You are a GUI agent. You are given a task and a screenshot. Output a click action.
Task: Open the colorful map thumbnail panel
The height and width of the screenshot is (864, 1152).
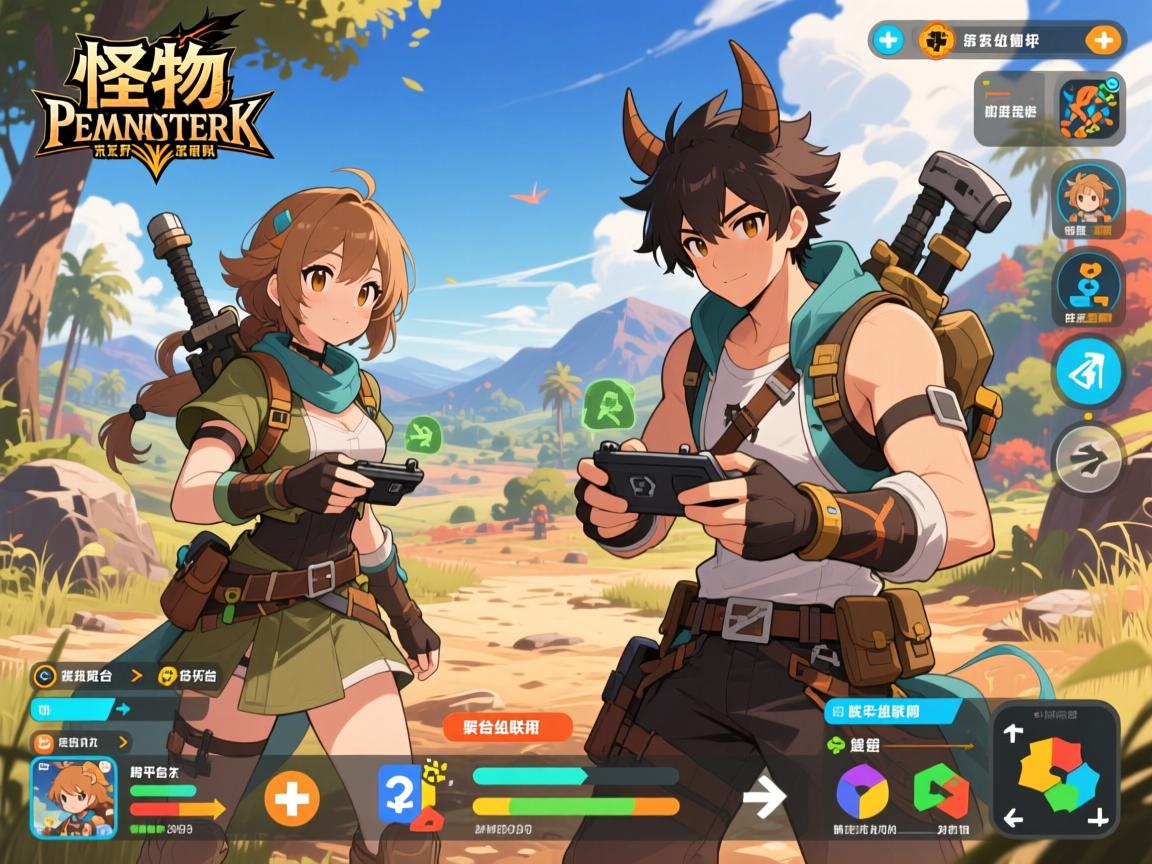tap(1092, 109)
